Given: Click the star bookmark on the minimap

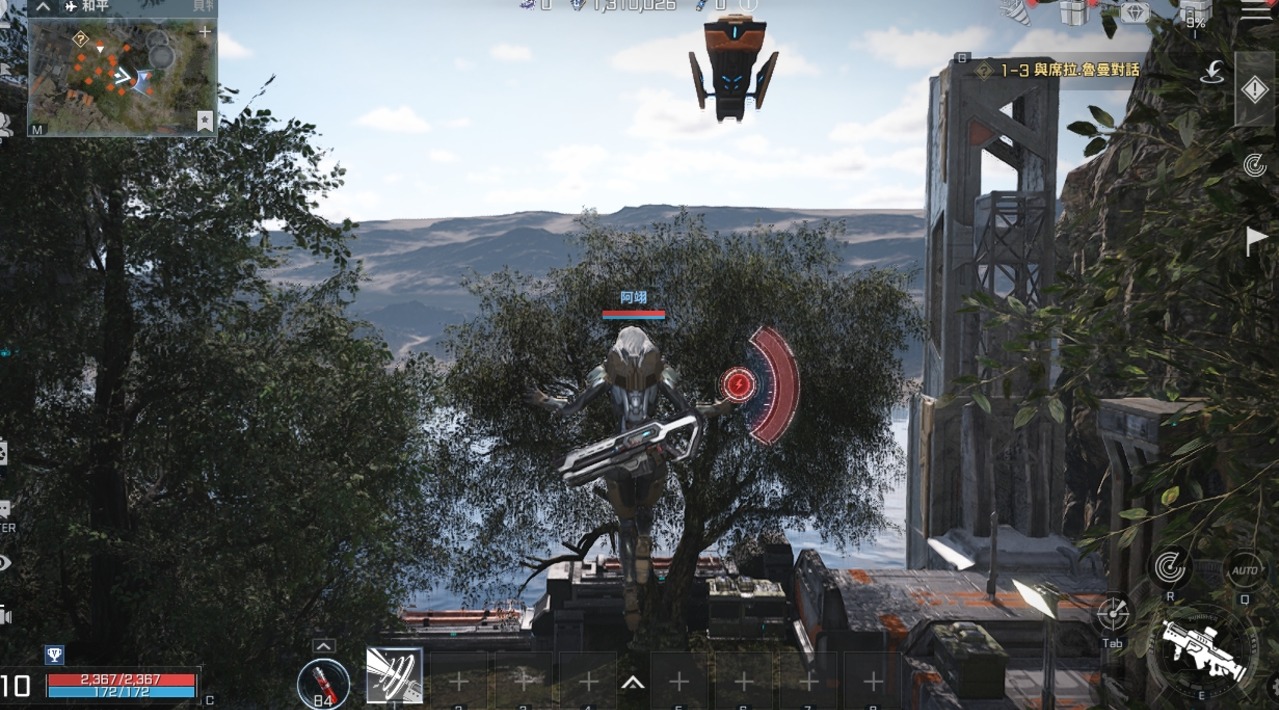Looking at the screenshot, I should (205, 121).
